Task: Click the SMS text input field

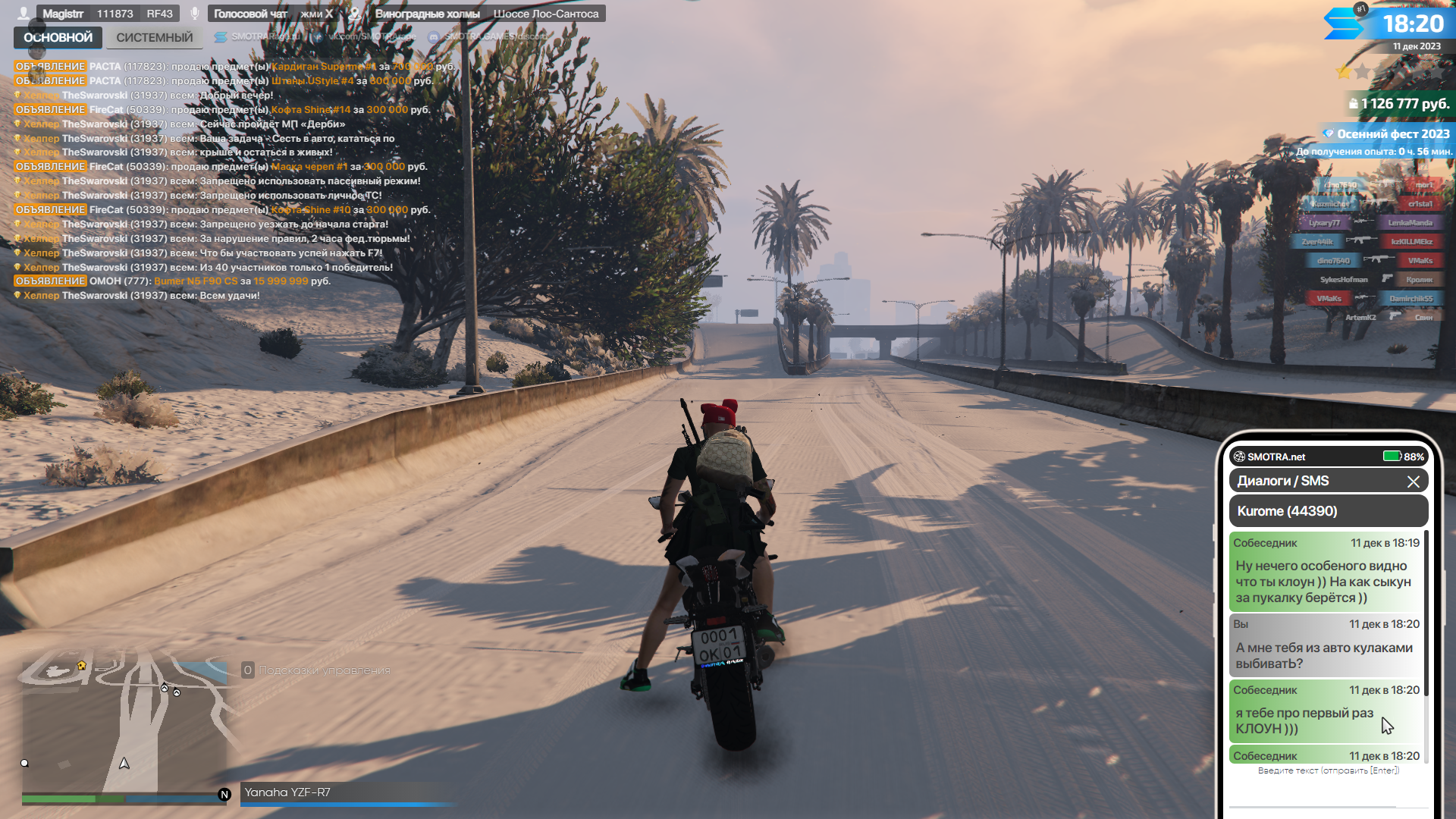Action: pyautogui.click(x=1328, y=770)
